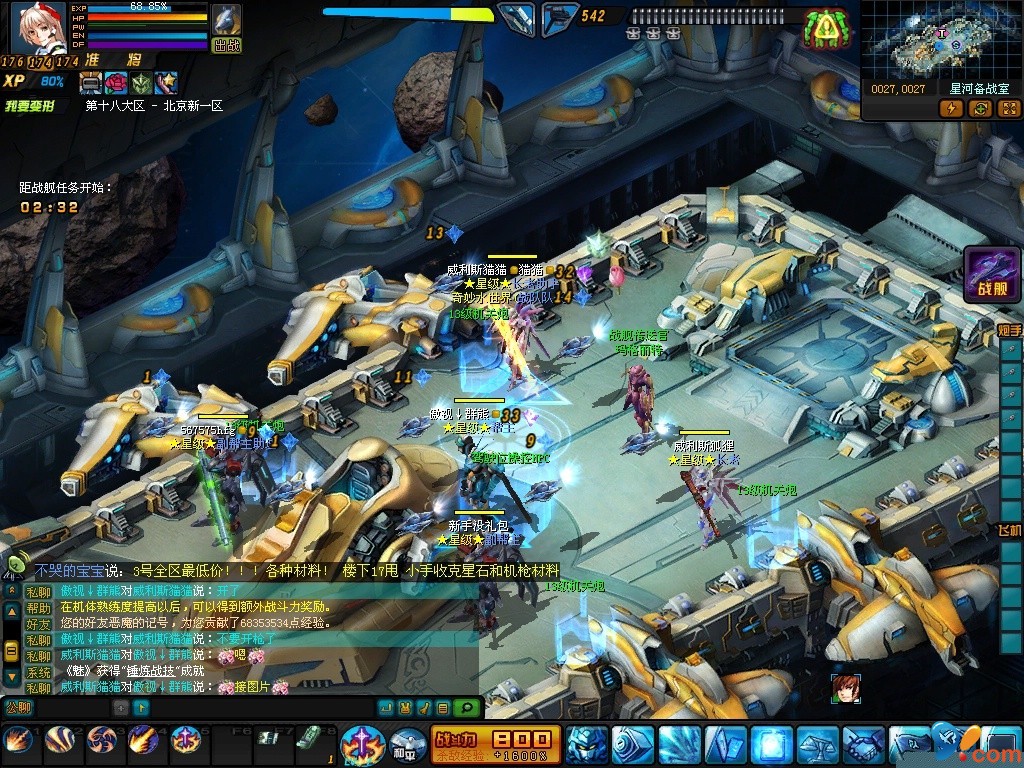Screen dimensions: 1024x768
Task: Select the red rose buff icon
Action: click(x=117, y=83)
